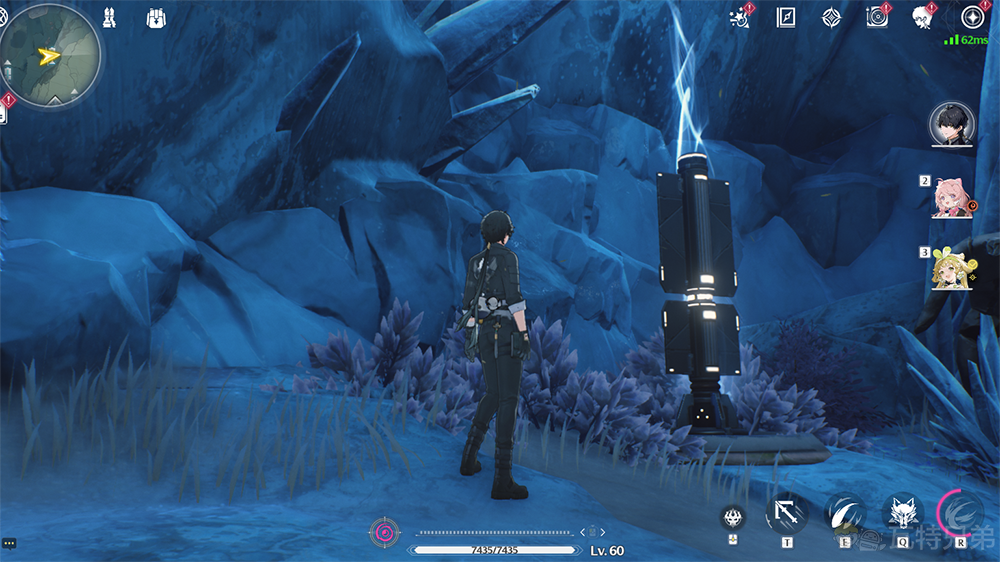Open the round star main menu icon
The height and width of the screenshot is (562, 1000).
pos(971,17)
